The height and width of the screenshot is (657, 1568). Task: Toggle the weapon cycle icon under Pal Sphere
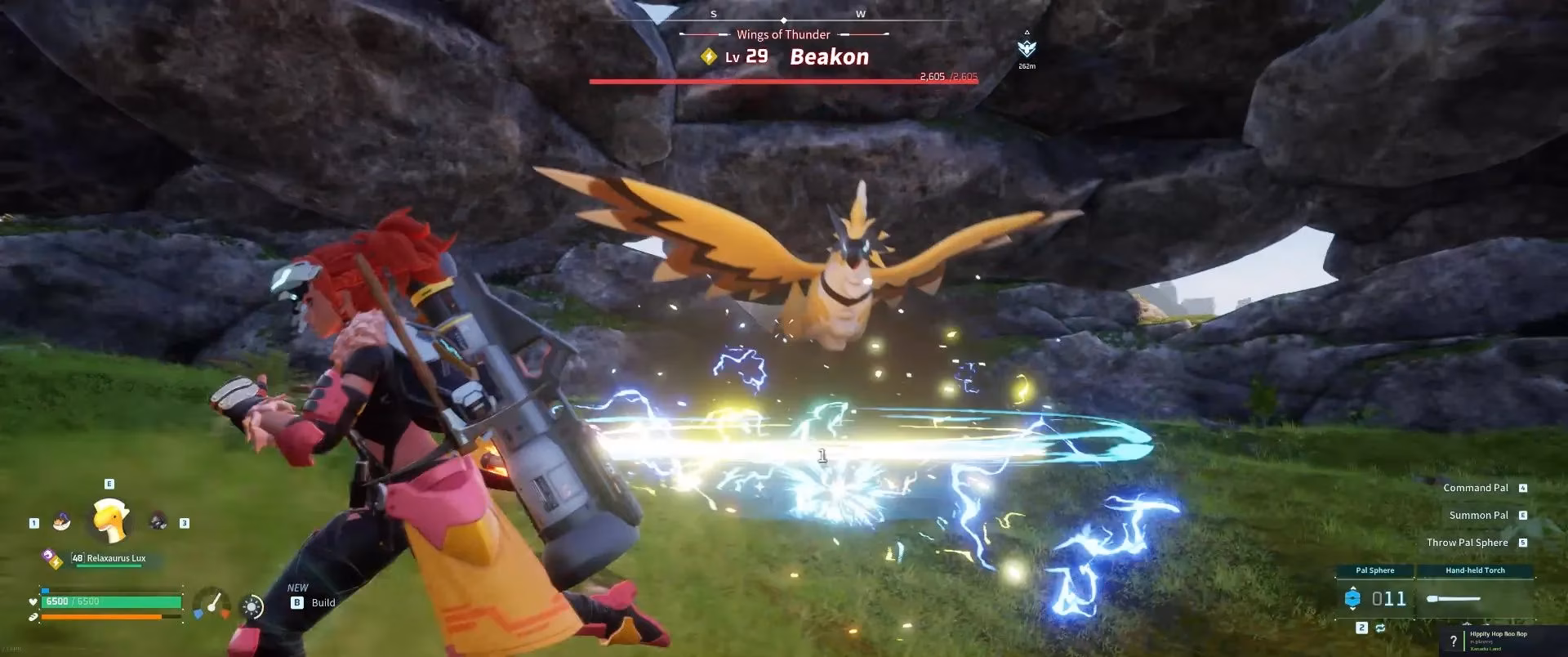1380,628
